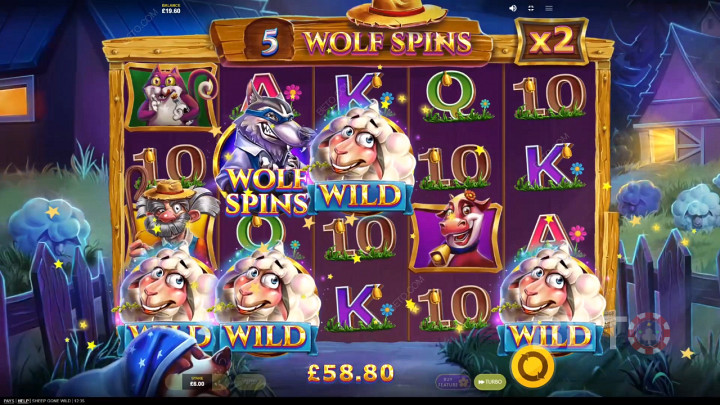Open the Help link
720x405 pixels.
point(25,400)
